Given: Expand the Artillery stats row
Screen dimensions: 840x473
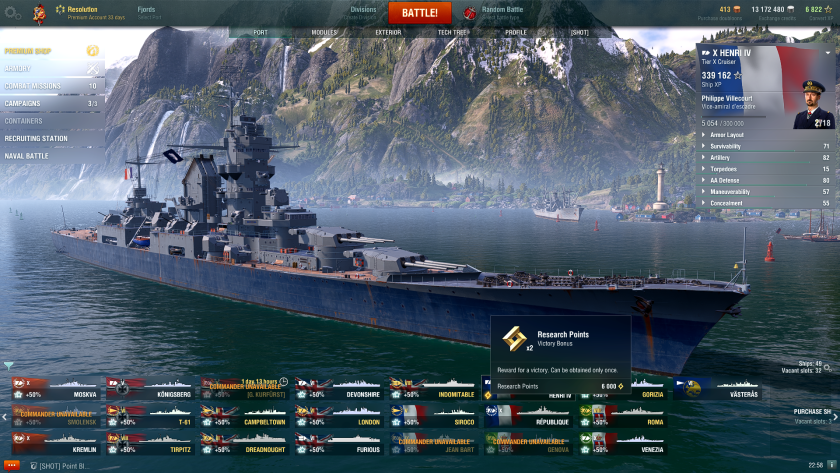Looking at the screenshot, I should (766, 157).
